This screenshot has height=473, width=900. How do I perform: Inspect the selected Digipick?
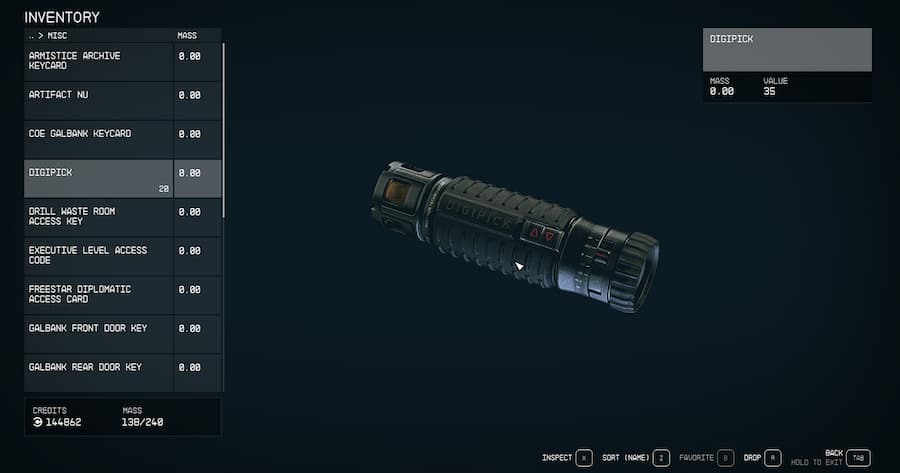[x=583, y=458]
